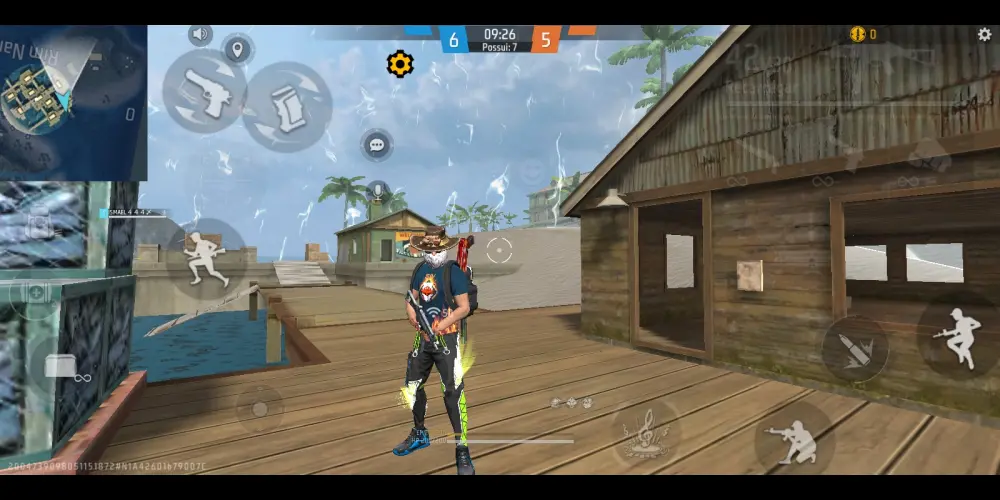The width and height of the screenshot is (1000, 500).
Task: Tap the map location pin icon
Action: tap(237, 49)
